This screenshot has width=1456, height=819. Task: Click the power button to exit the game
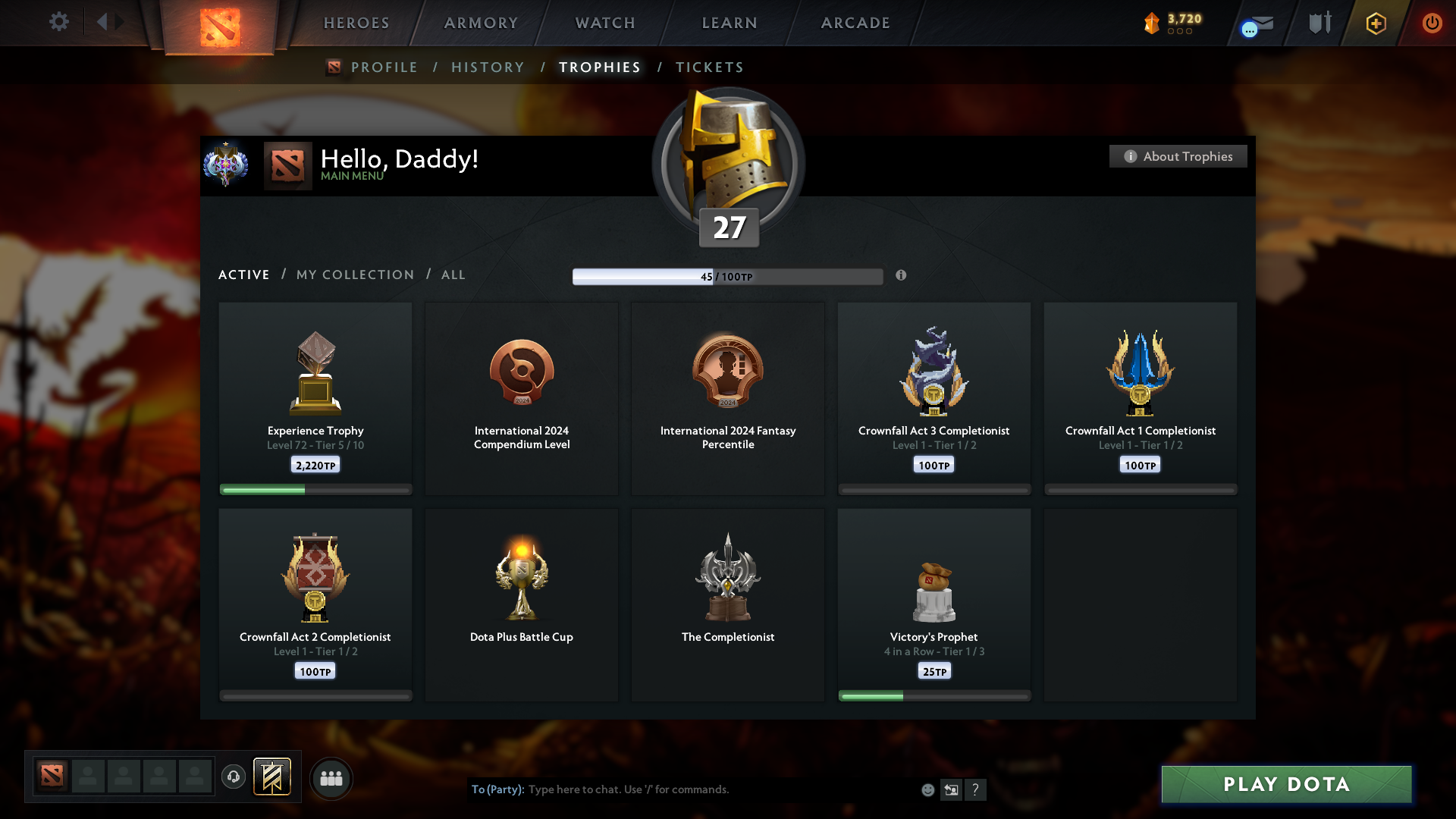click(1432, 23)
